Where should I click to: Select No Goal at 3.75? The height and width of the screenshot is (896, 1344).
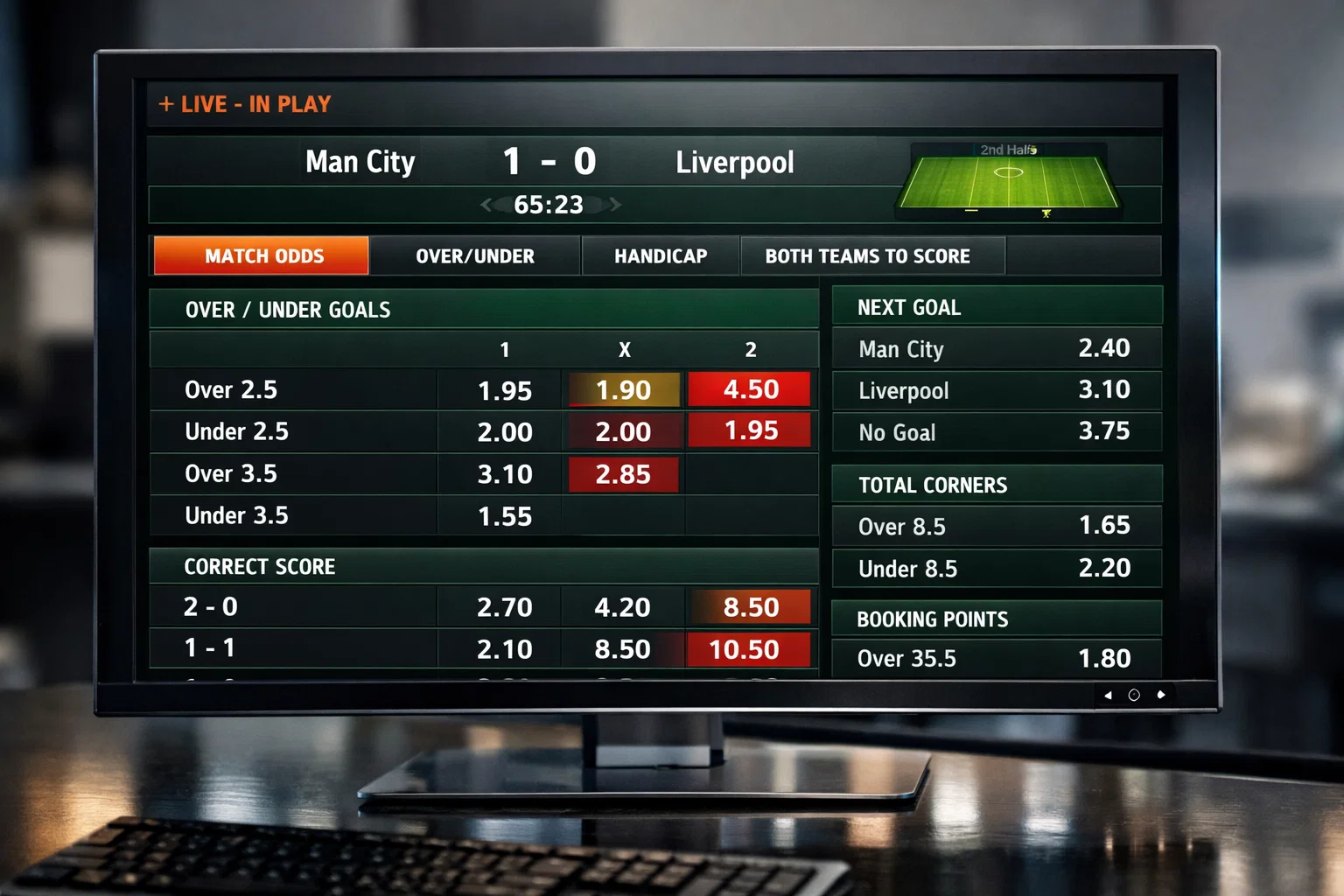click(x=1103, y=430)
